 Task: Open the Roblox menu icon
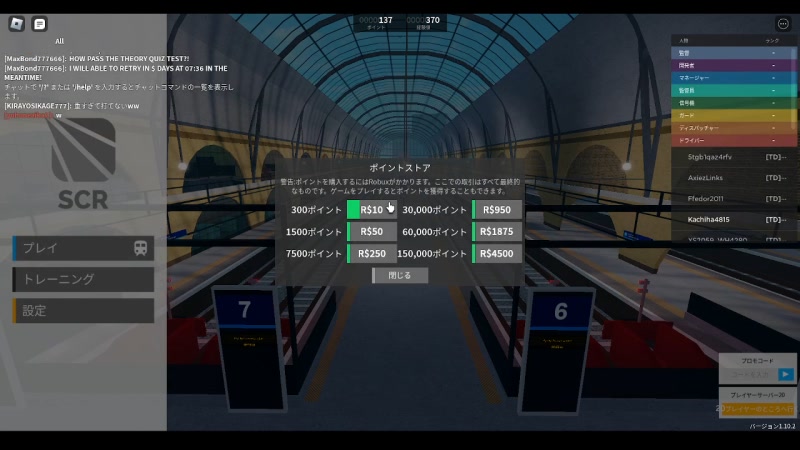(x=17, y=24)
